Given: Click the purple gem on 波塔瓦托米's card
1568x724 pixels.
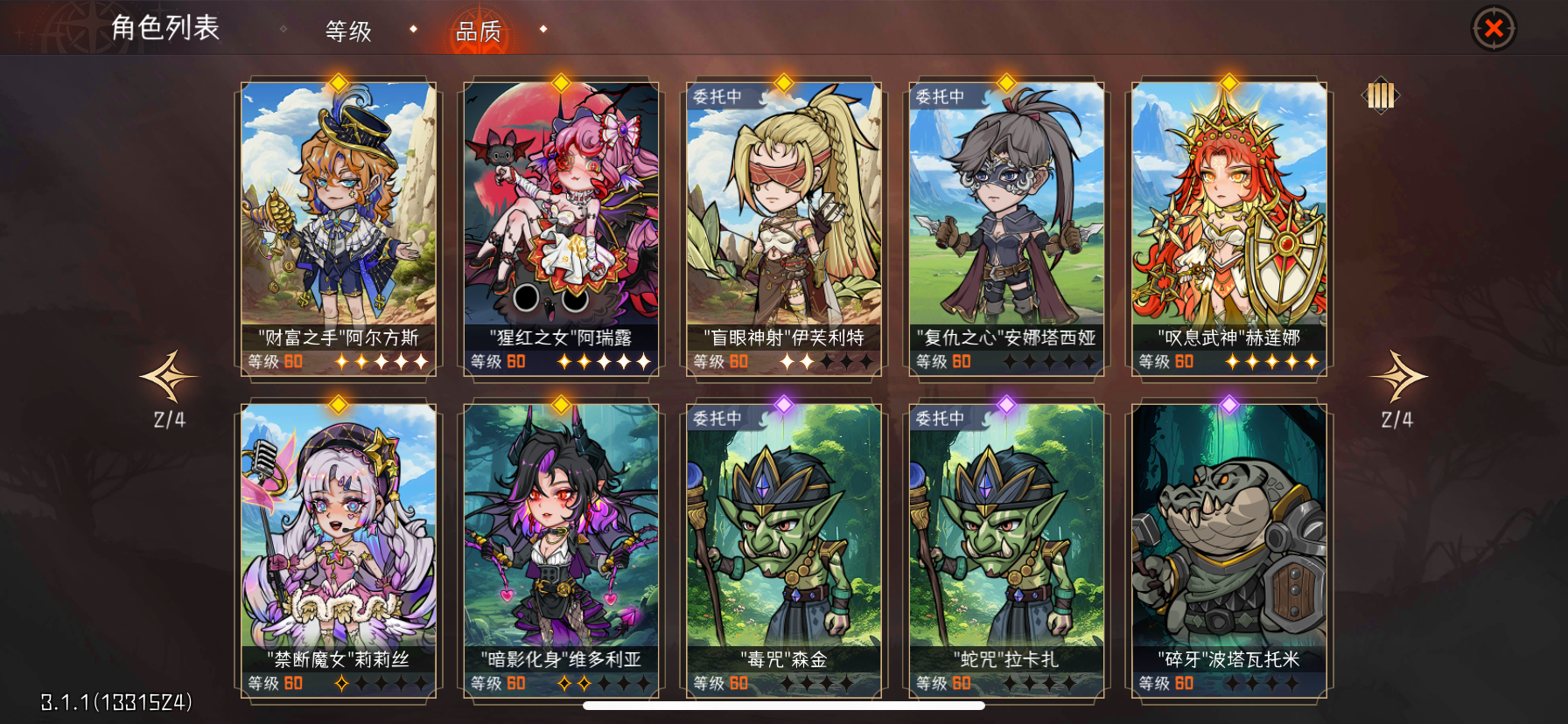Looking at the screenshot, I should click(1228, 403).
